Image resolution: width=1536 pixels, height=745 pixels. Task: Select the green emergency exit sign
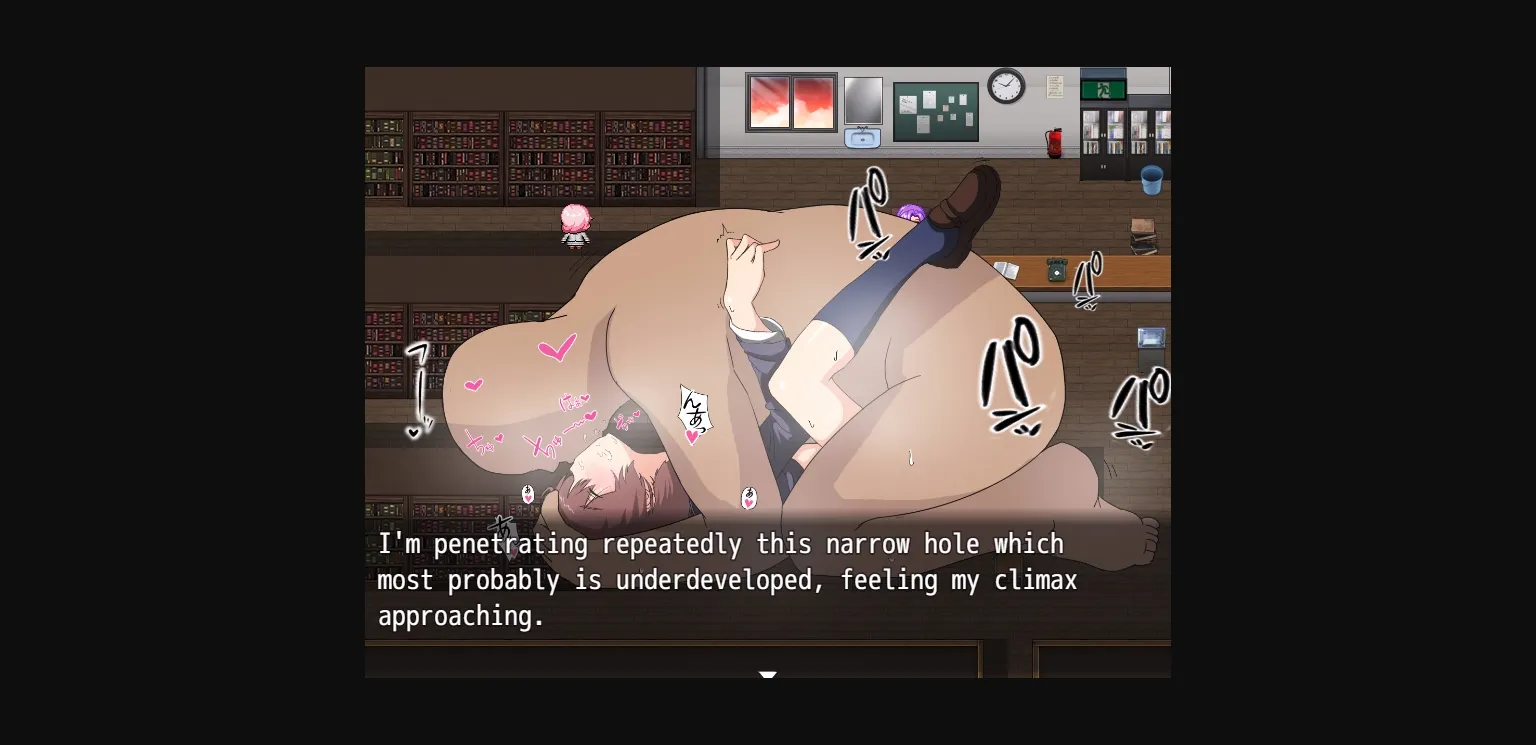tap(1104, 88)
